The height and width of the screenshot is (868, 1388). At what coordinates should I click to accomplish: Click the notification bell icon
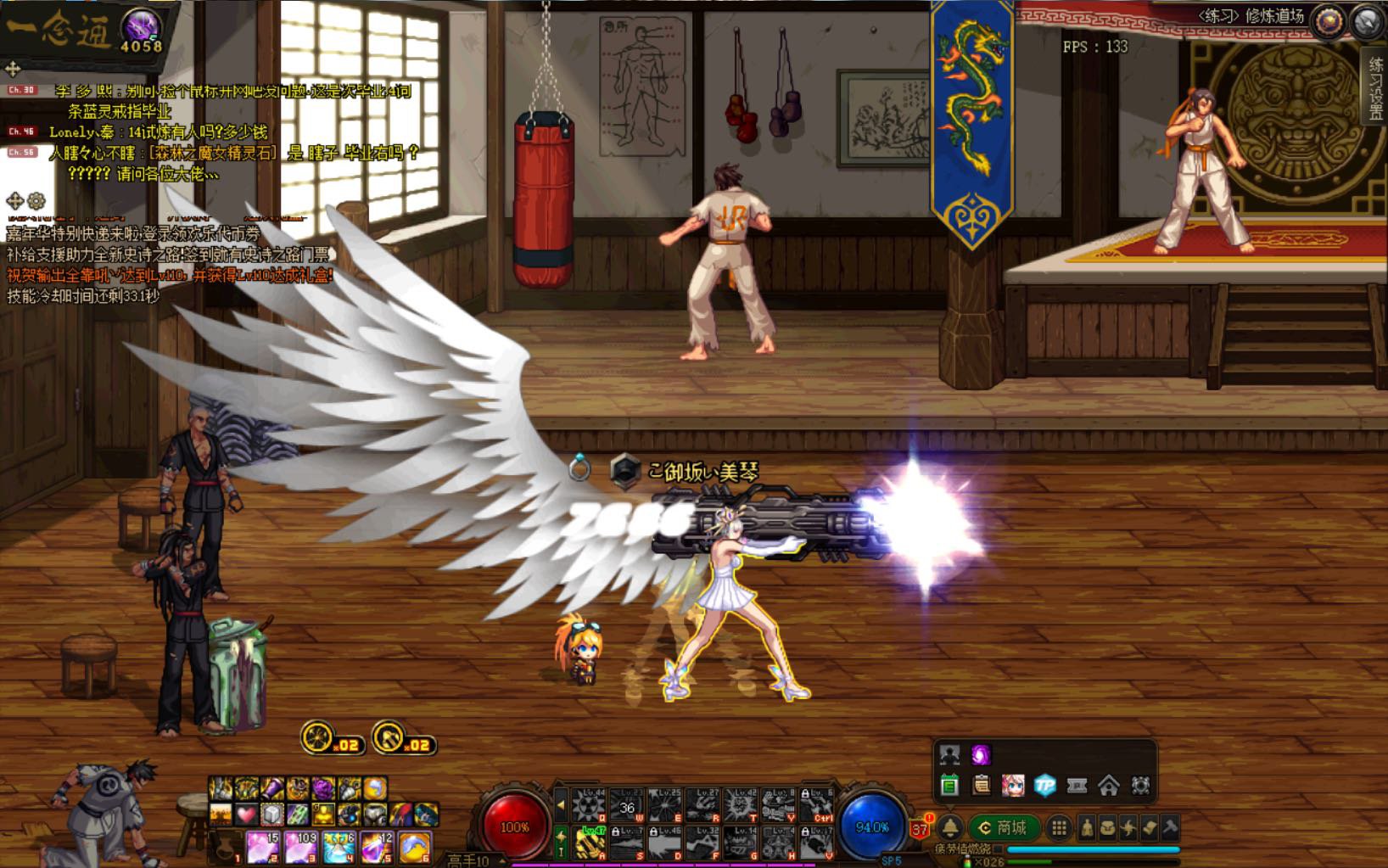coord(949,827)
